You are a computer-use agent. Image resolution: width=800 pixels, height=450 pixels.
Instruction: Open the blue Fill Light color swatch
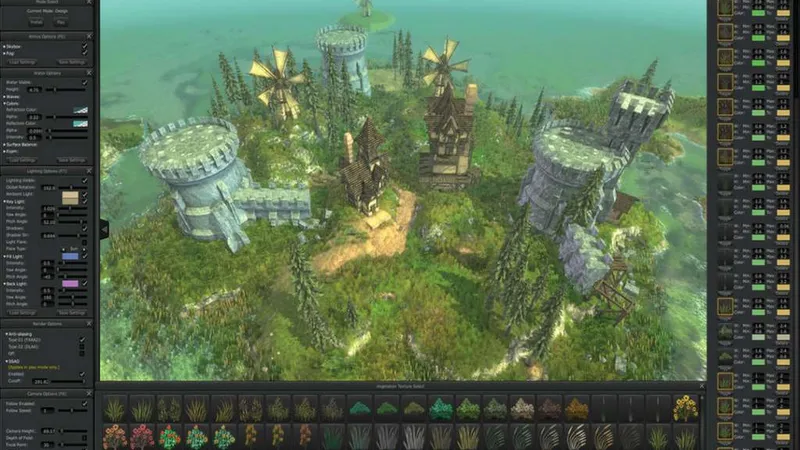tap(71, 257)
